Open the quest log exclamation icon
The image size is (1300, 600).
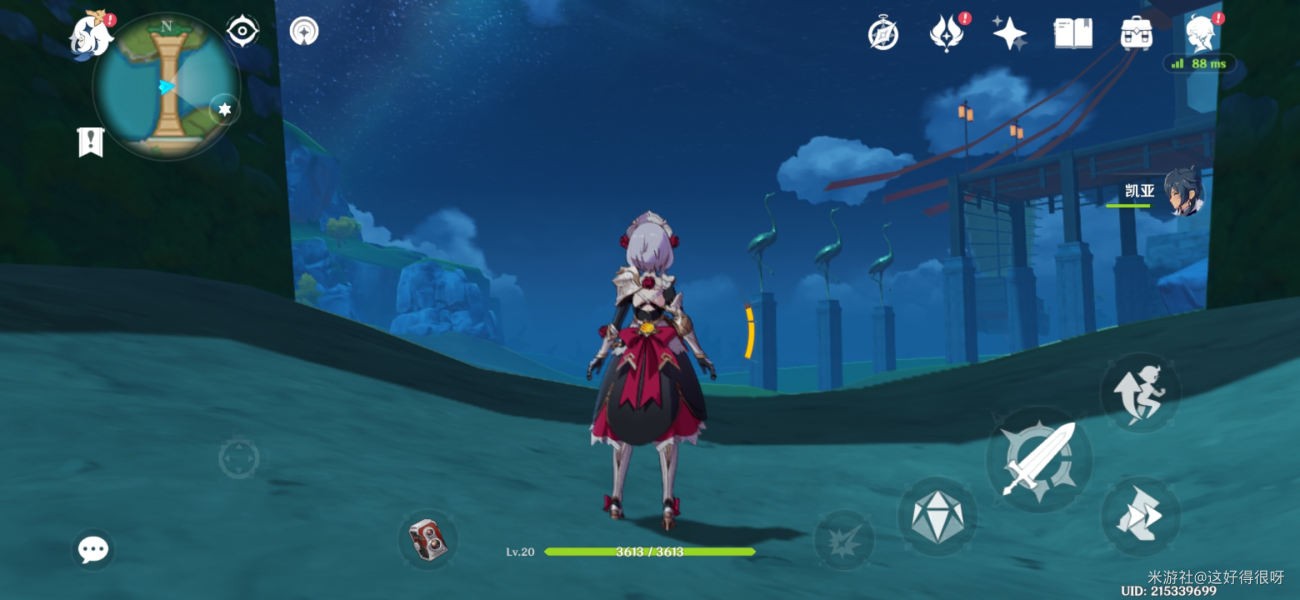91,141
